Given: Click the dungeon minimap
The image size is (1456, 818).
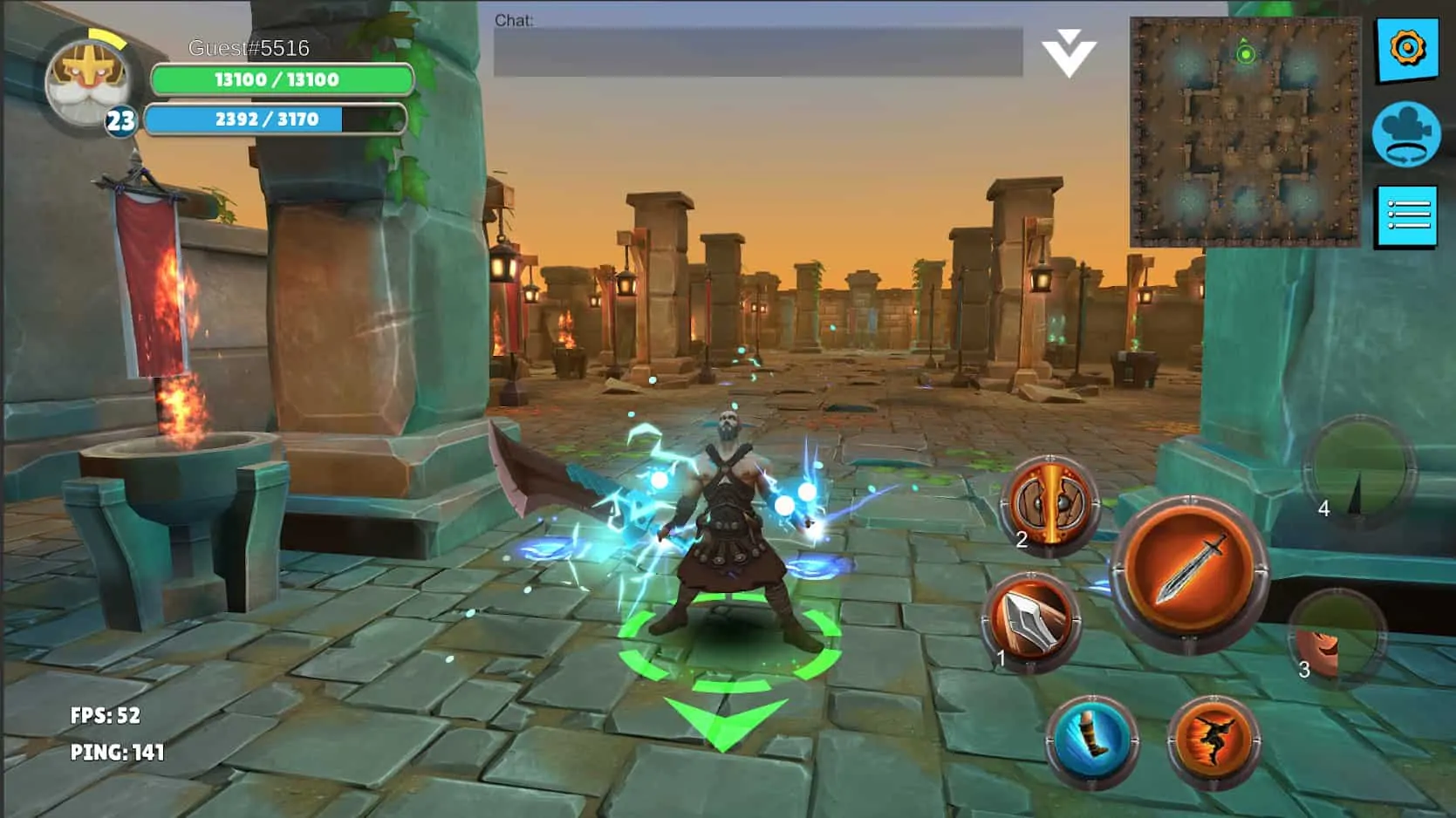Looking at the screenshot, I should pyautogui.click(x=1245, y=131).
